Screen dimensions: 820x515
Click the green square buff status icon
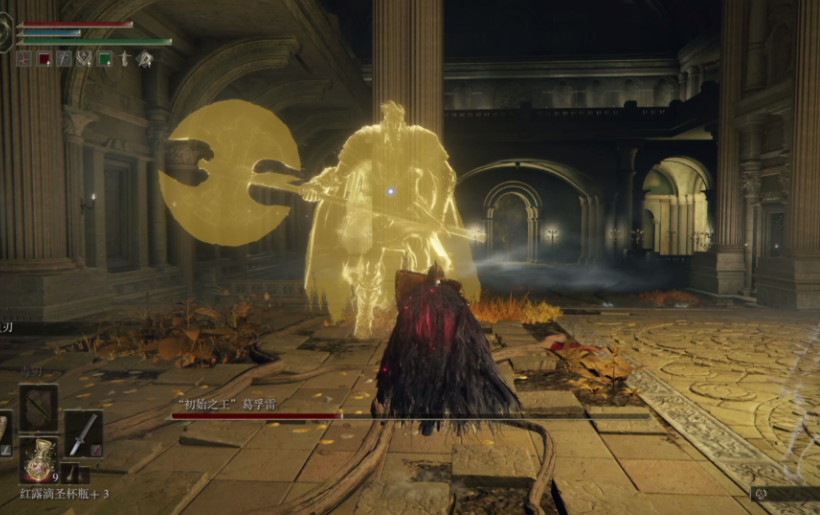point(105,59)
